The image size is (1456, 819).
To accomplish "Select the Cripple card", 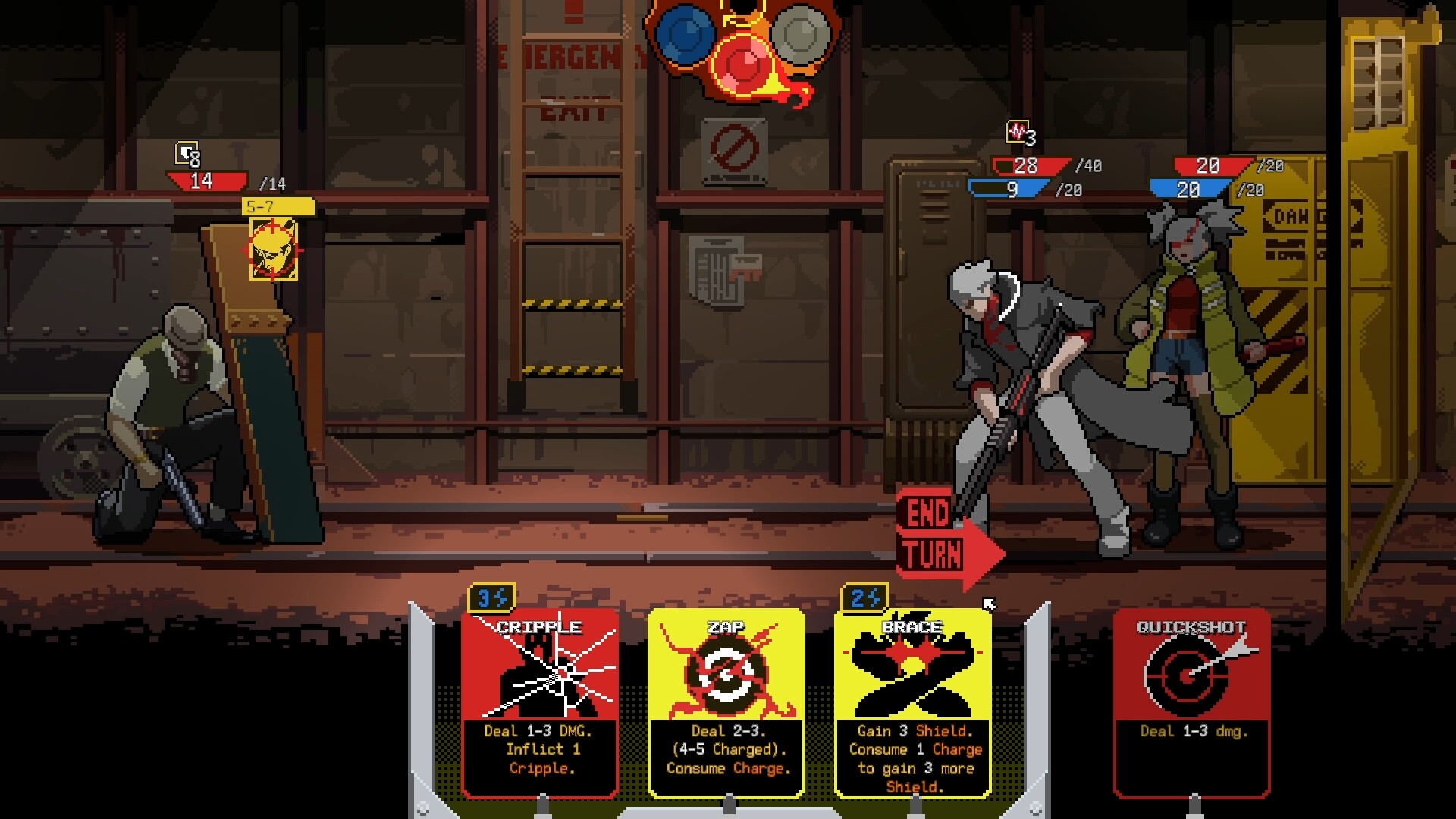I will (x=540, y=698).
